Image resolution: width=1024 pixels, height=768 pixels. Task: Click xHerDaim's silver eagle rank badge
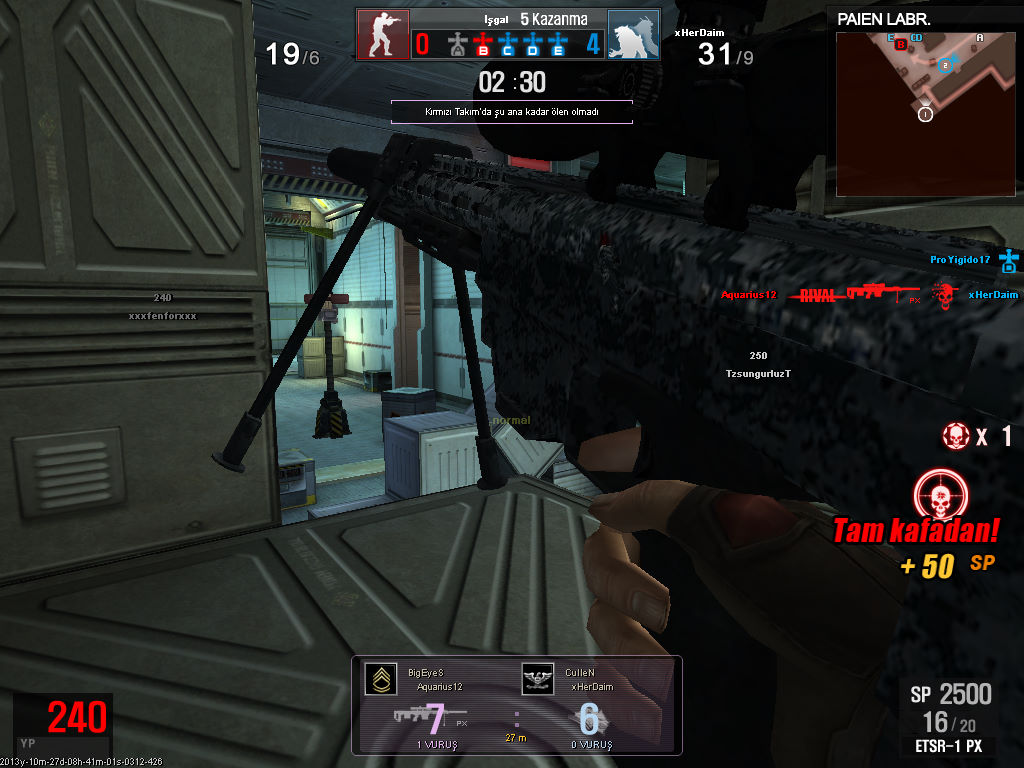coord(538,680)
